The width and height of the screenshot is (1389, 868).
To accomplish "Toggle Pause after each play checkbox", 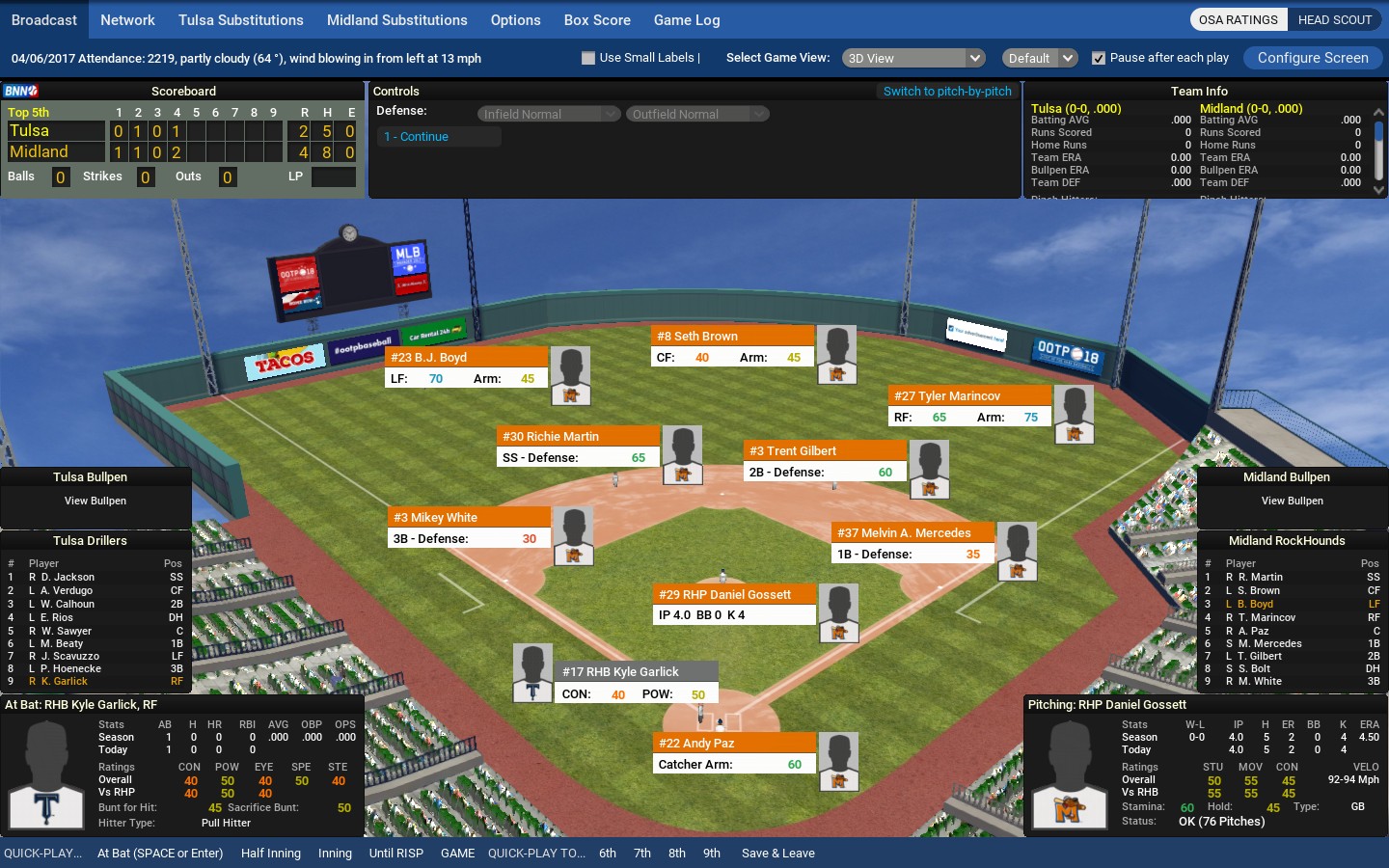I will [x=1098, y=58].
